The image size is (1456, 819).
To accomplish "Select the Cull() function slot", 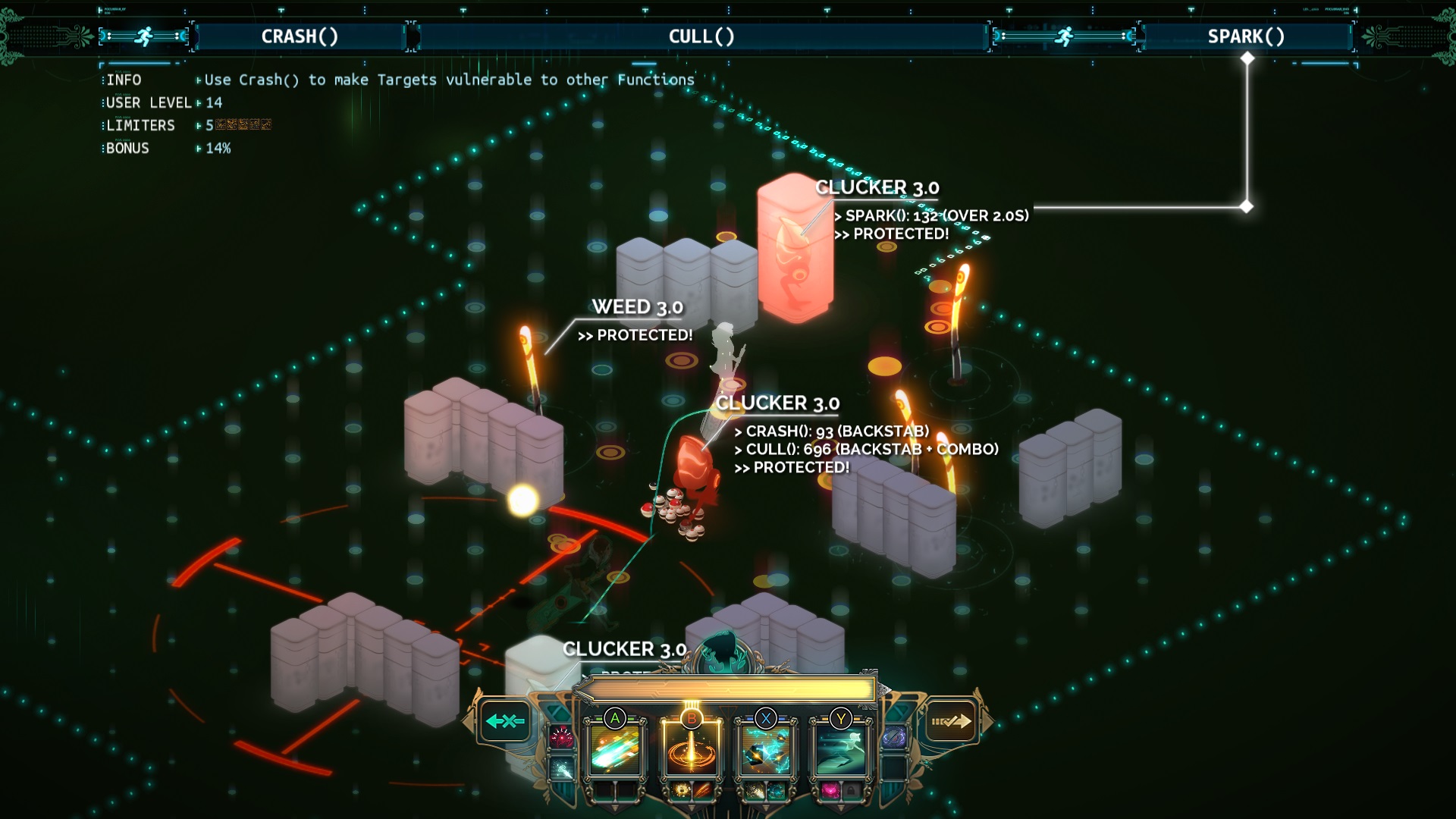I will (690, 749).
